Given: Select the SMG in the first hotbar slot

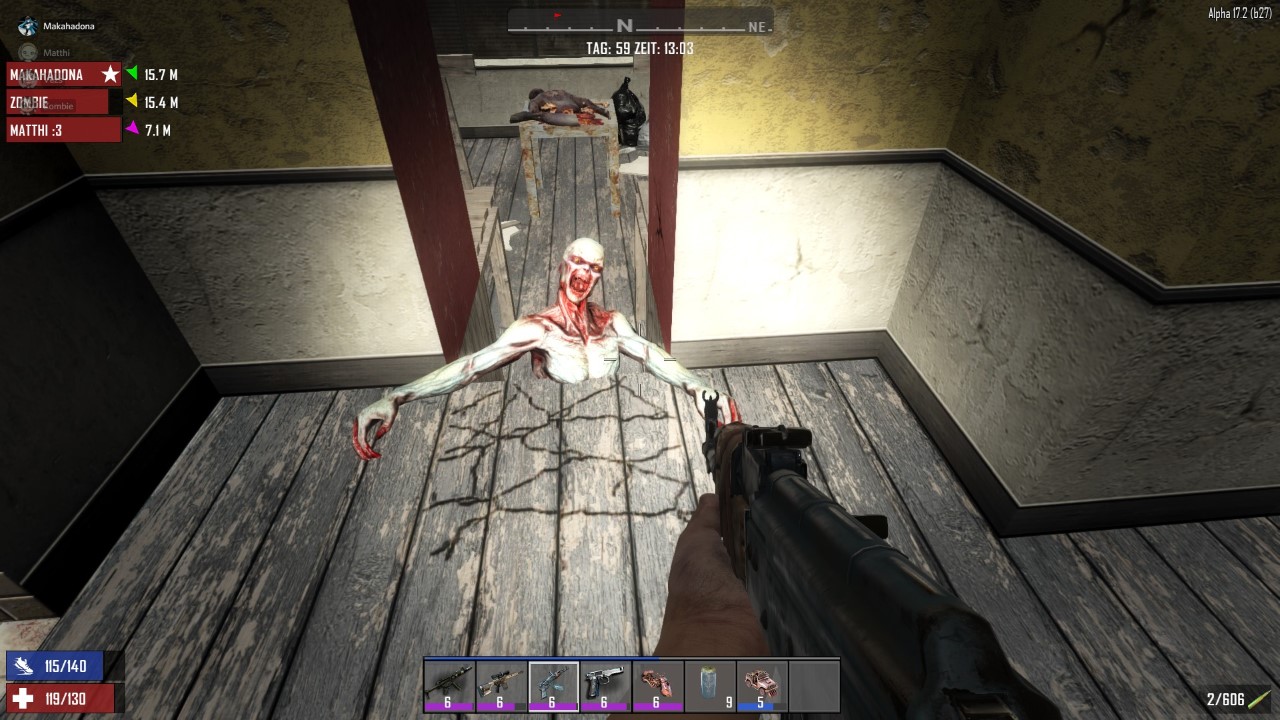Looking at the screenshot, I should (449, 685).
